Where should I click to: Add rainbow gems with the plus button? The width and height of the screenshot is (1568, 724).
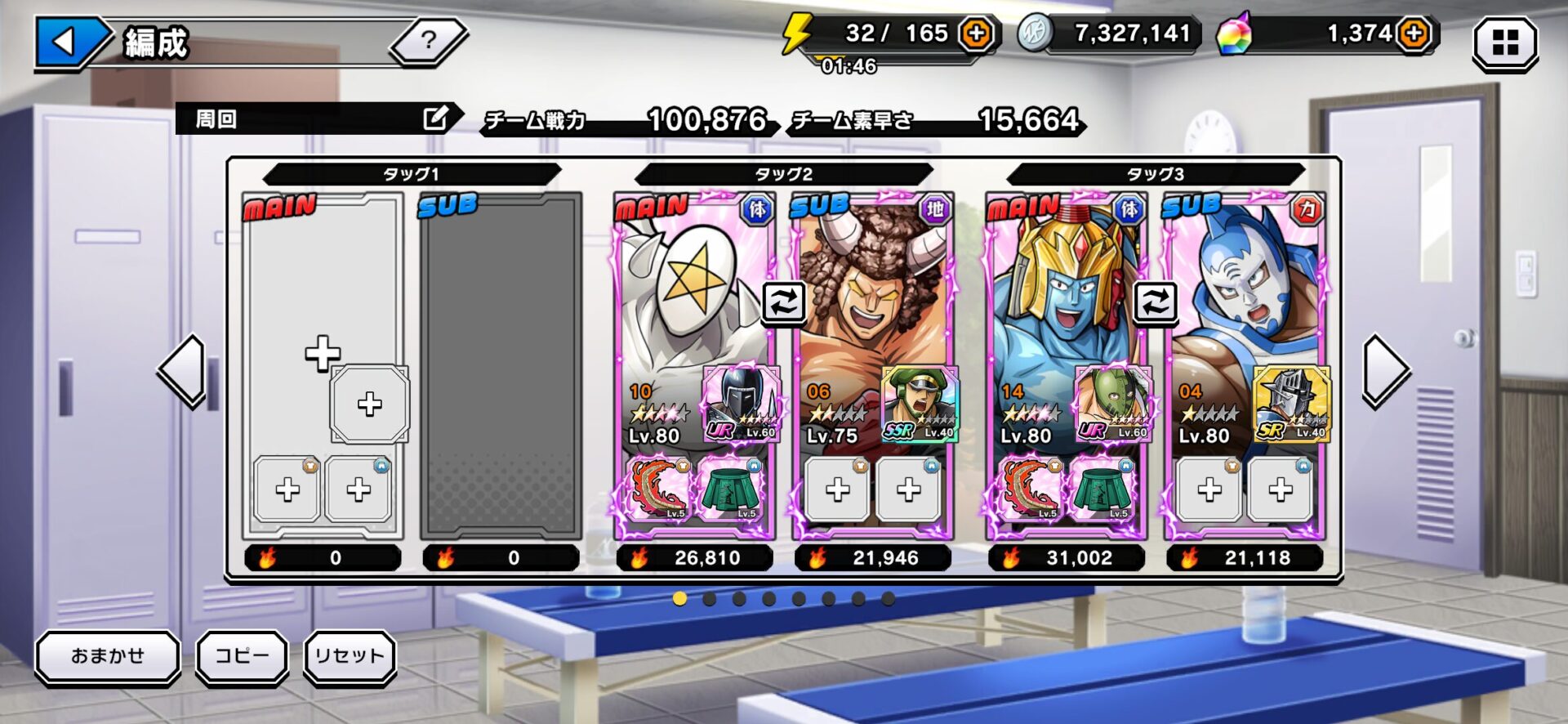pos(1414,34)
